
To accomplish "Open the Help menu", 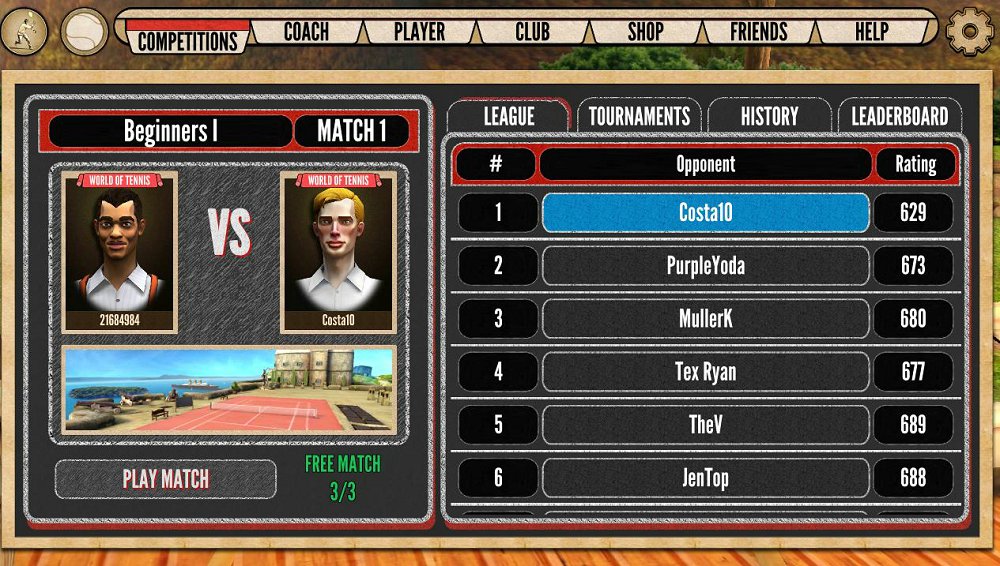I will 871,31.
